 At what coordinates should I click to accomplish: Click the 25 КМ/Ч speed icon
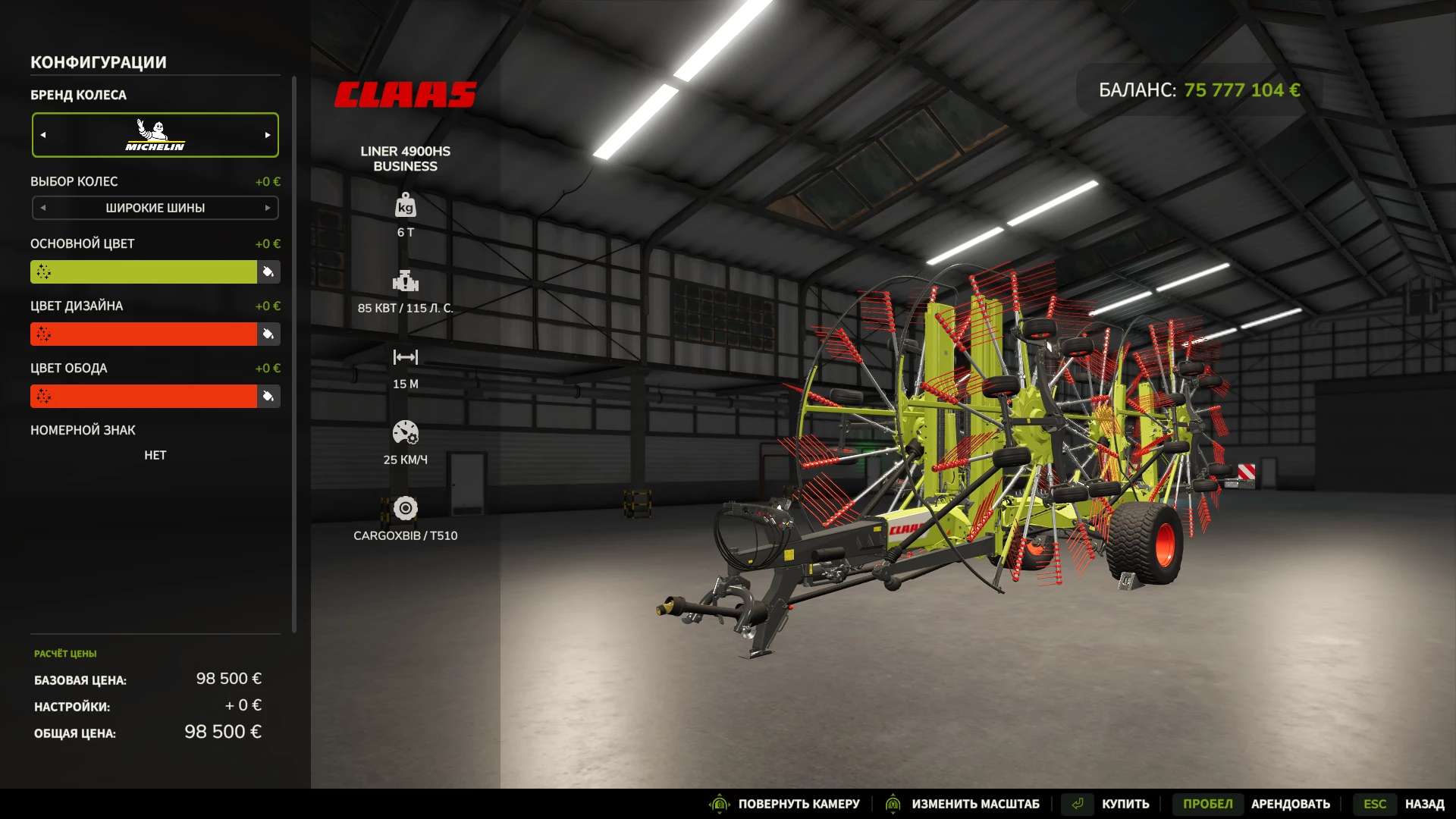pyautogui.click(x=406, y=433)
